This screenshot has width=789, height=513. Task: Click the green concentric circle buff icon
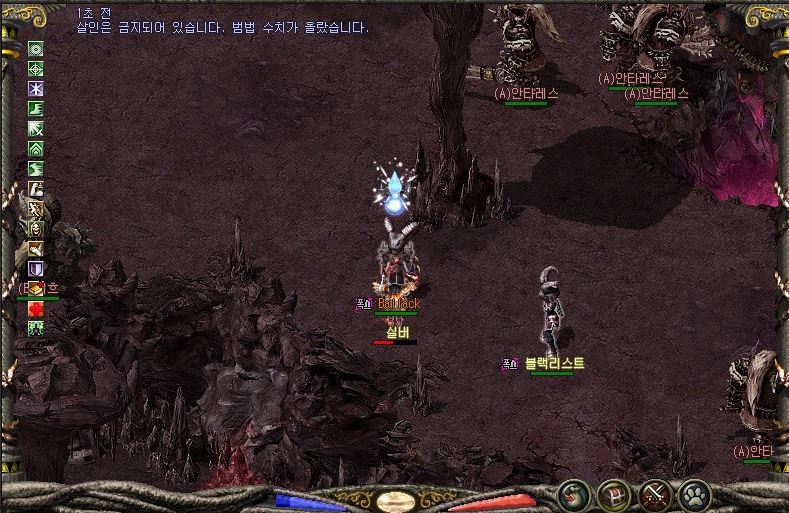point(36,48)
